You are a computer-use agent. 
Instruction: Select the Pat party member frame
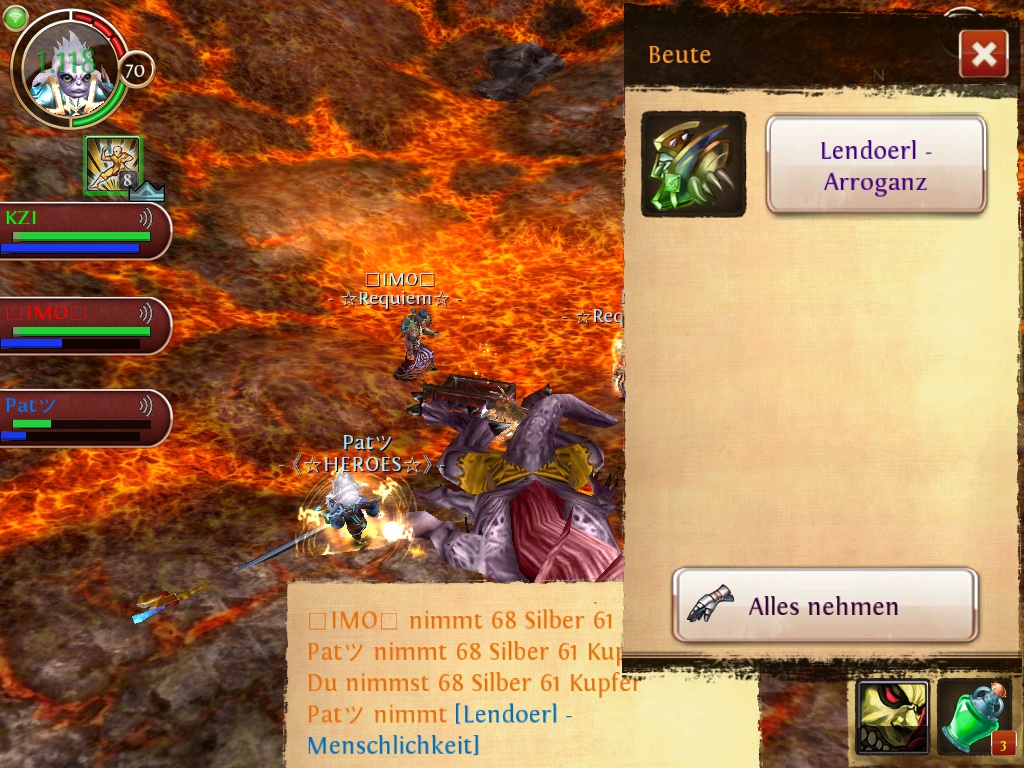[84, 418]
